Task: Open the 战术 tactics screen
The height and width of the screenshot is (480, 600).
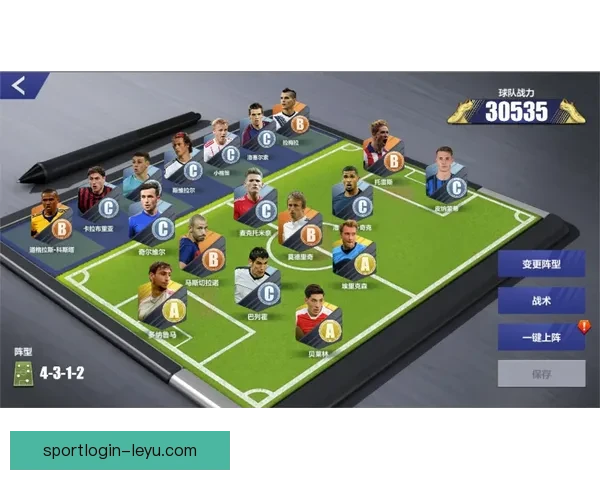Action: pos(541,301)
